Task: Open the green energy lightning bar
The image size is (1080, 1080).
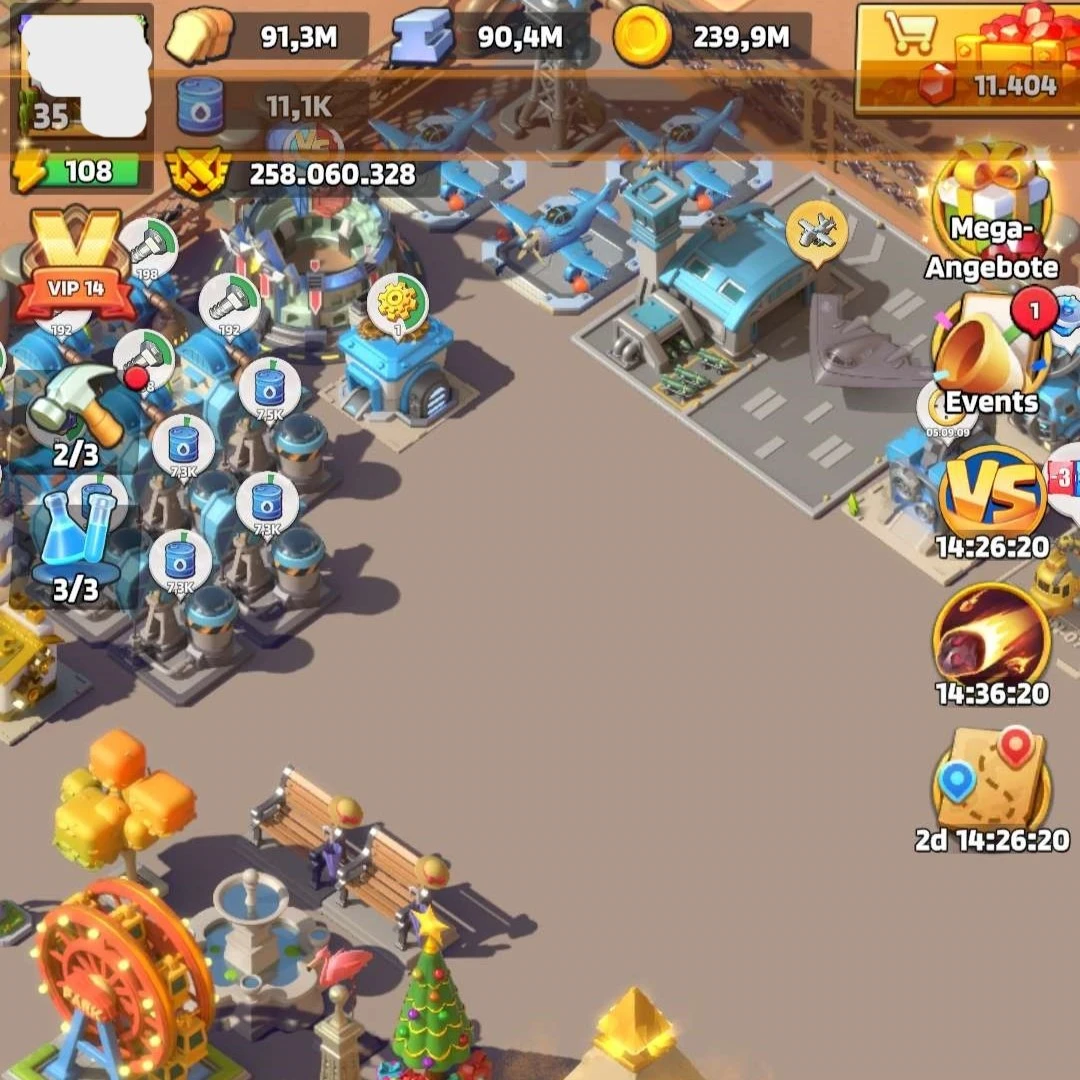Action: click(80, 172)
